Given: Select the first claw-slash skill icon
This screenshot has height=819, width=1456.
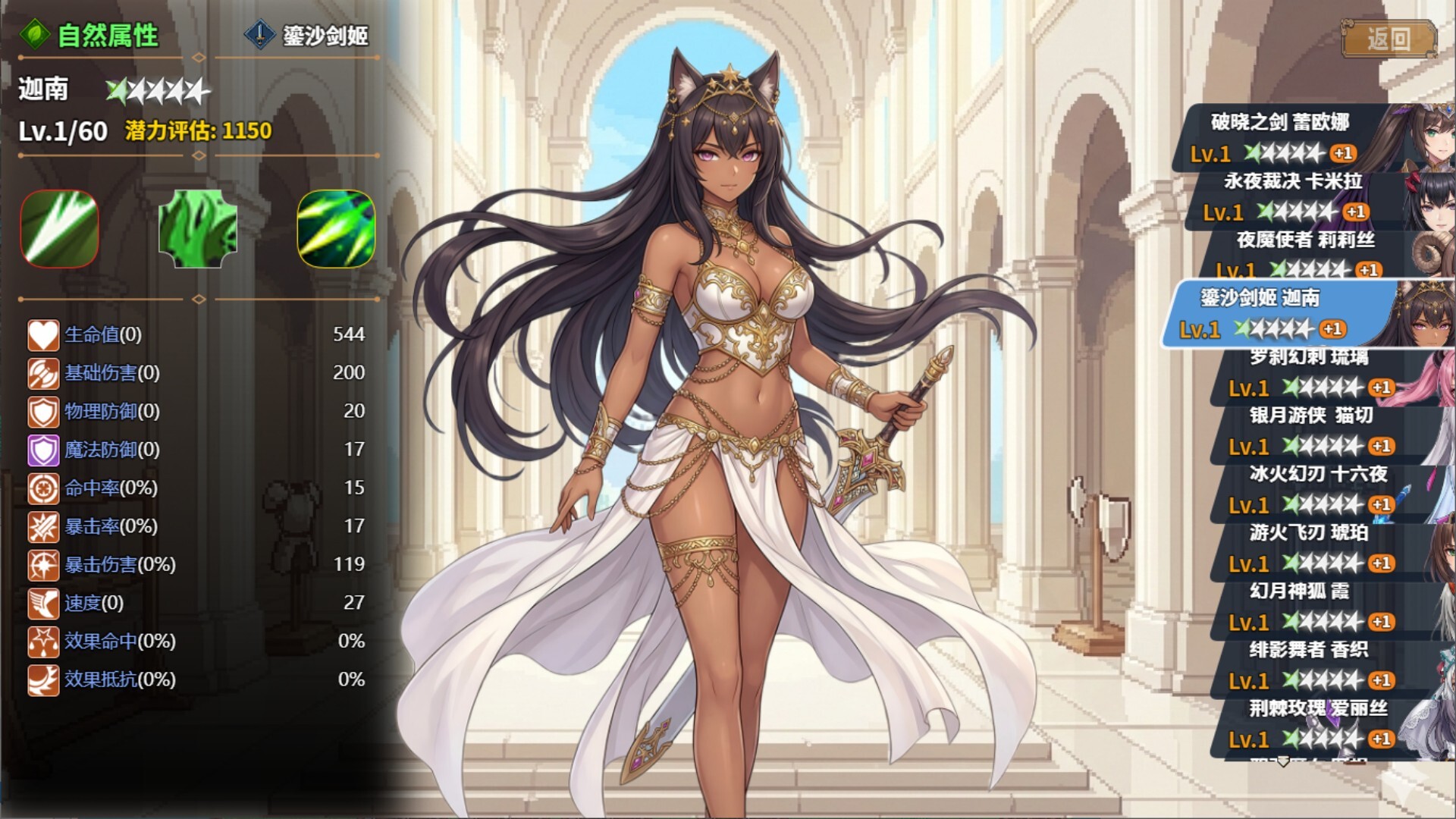Looking at the screenshot, I should point(59,230).
